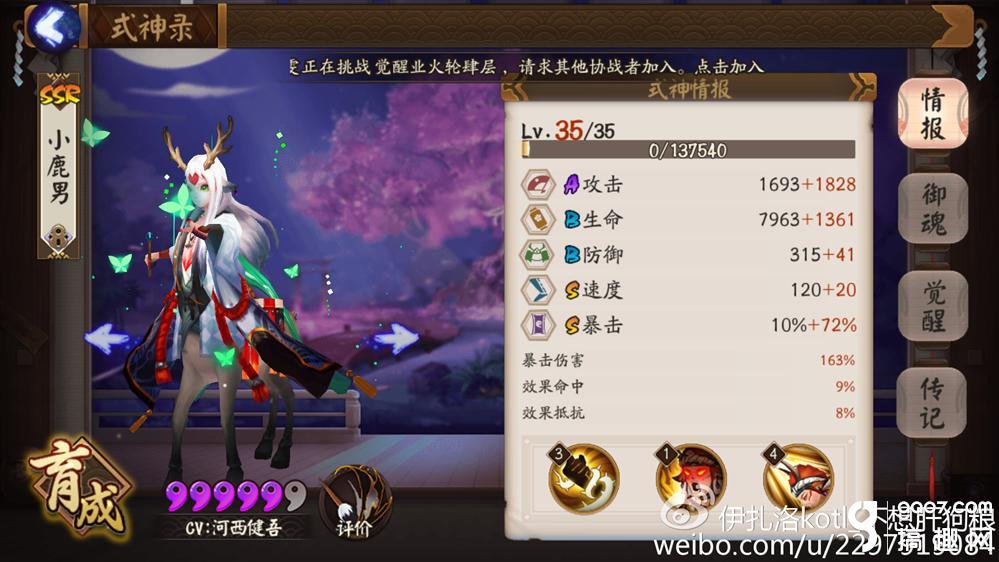The image size is (999, 562).
Task: Open the 评价 review button
Action: click(355, 500)
